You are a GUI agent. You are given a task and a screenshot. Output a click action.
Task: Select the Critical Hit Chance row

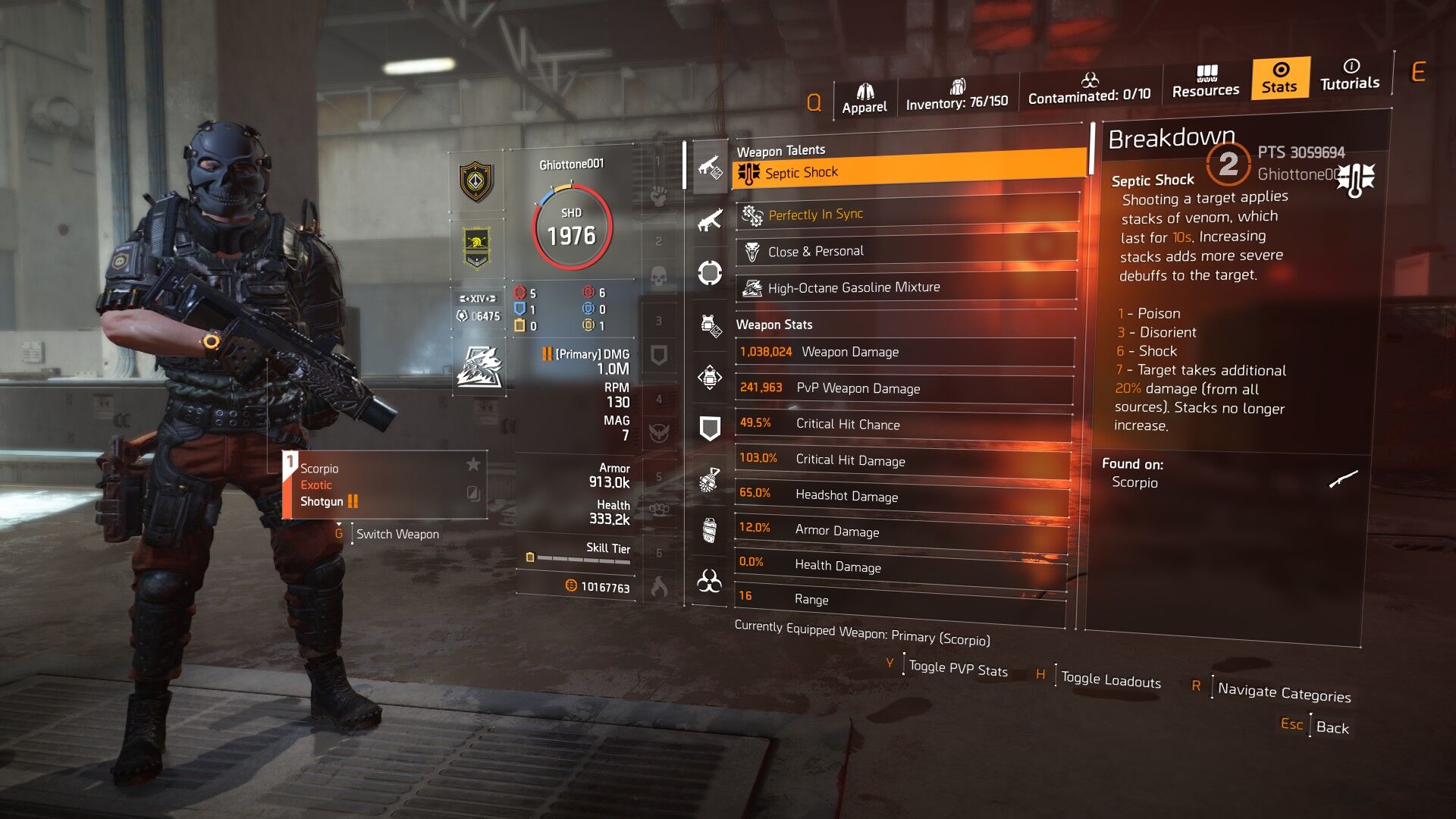point(904,424)
